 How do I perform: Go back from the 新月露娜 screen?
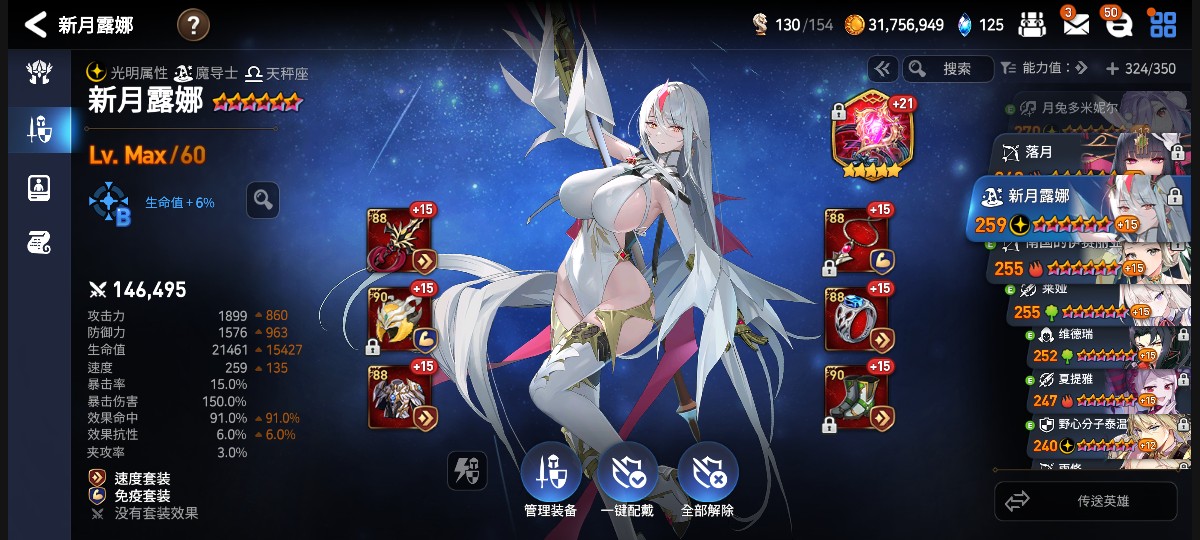pos(36,24)
